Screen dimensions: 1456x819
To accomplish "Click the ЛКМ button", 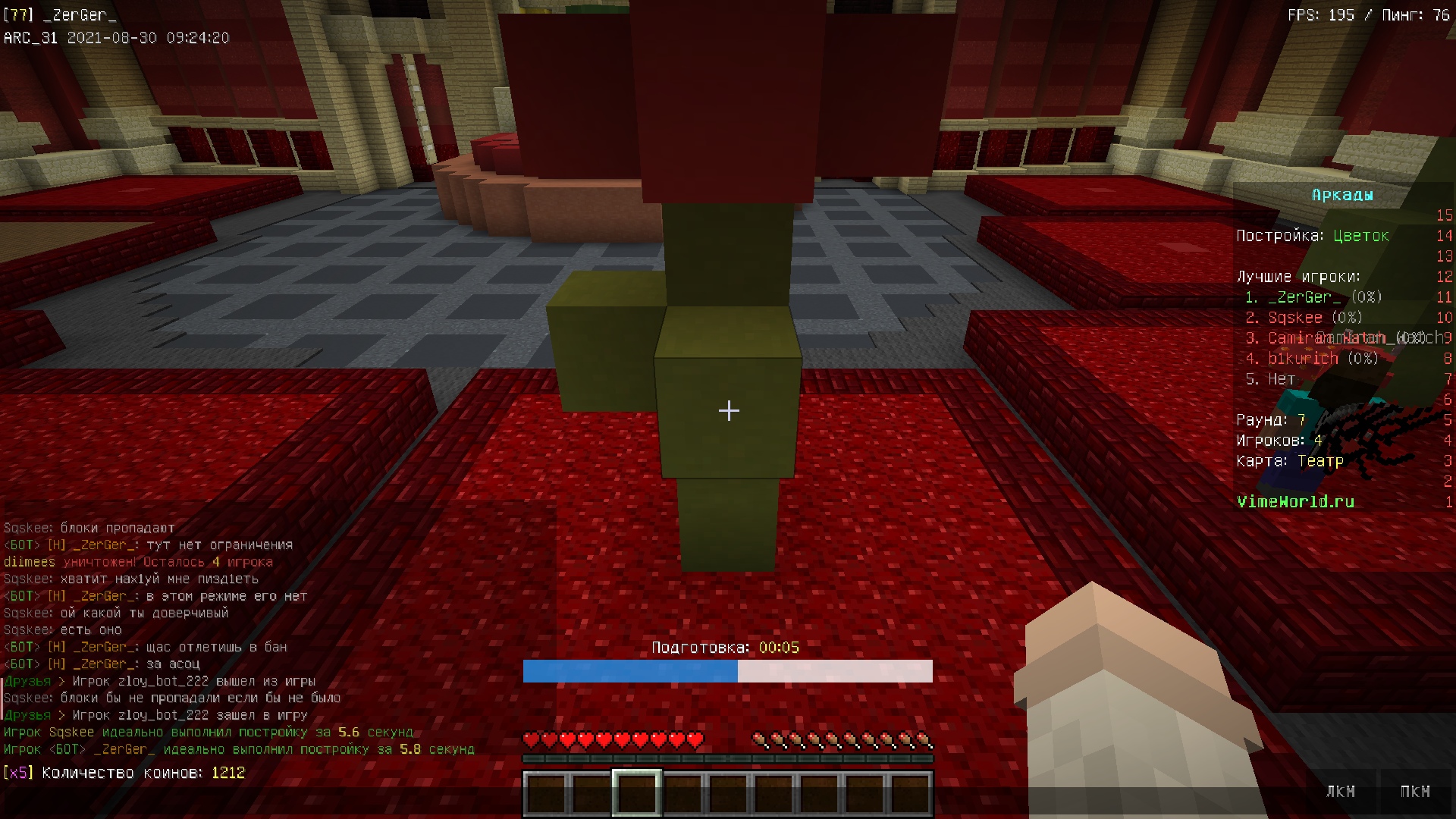I will [x=1341, y=792].
